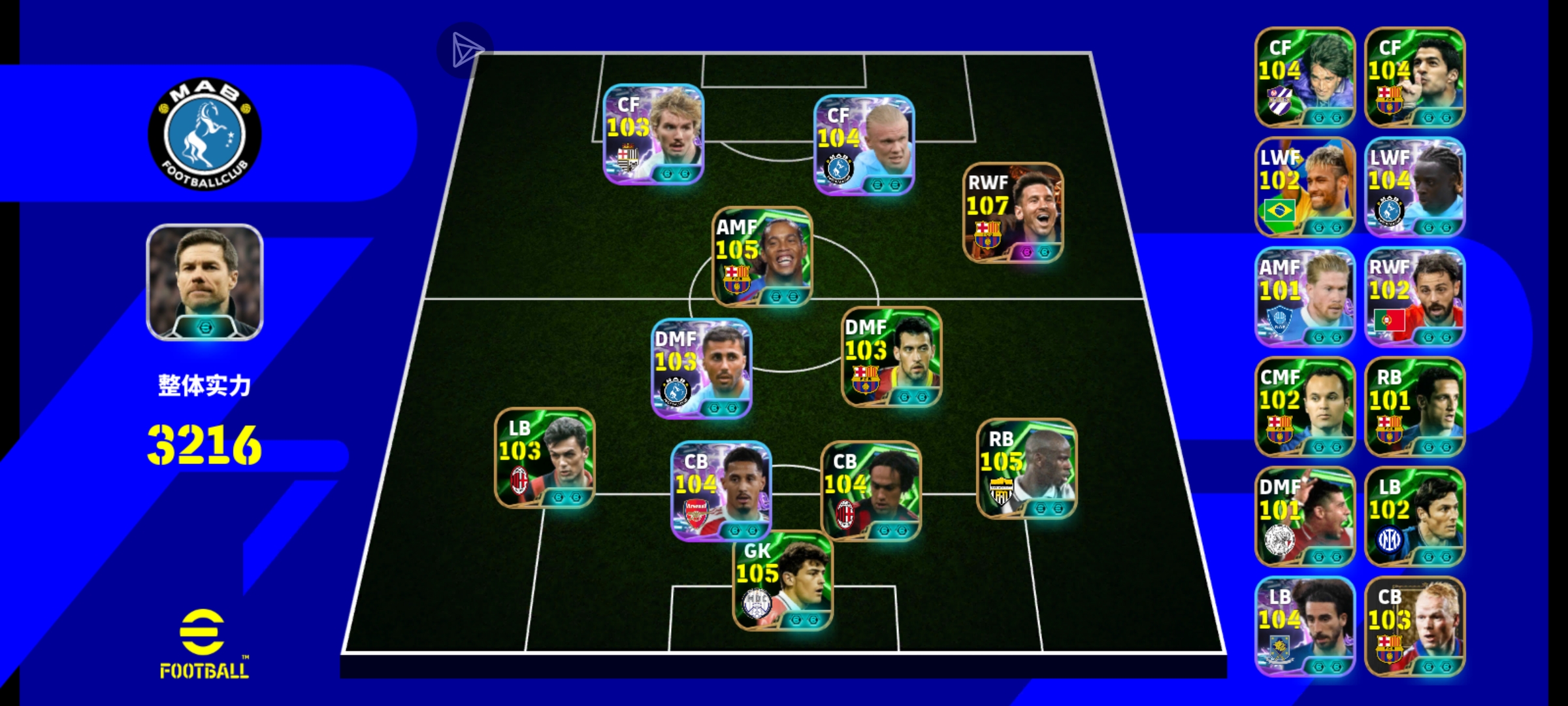
Task: Pick the LB 102 Inter substitute card
Action: point(1414,516)
